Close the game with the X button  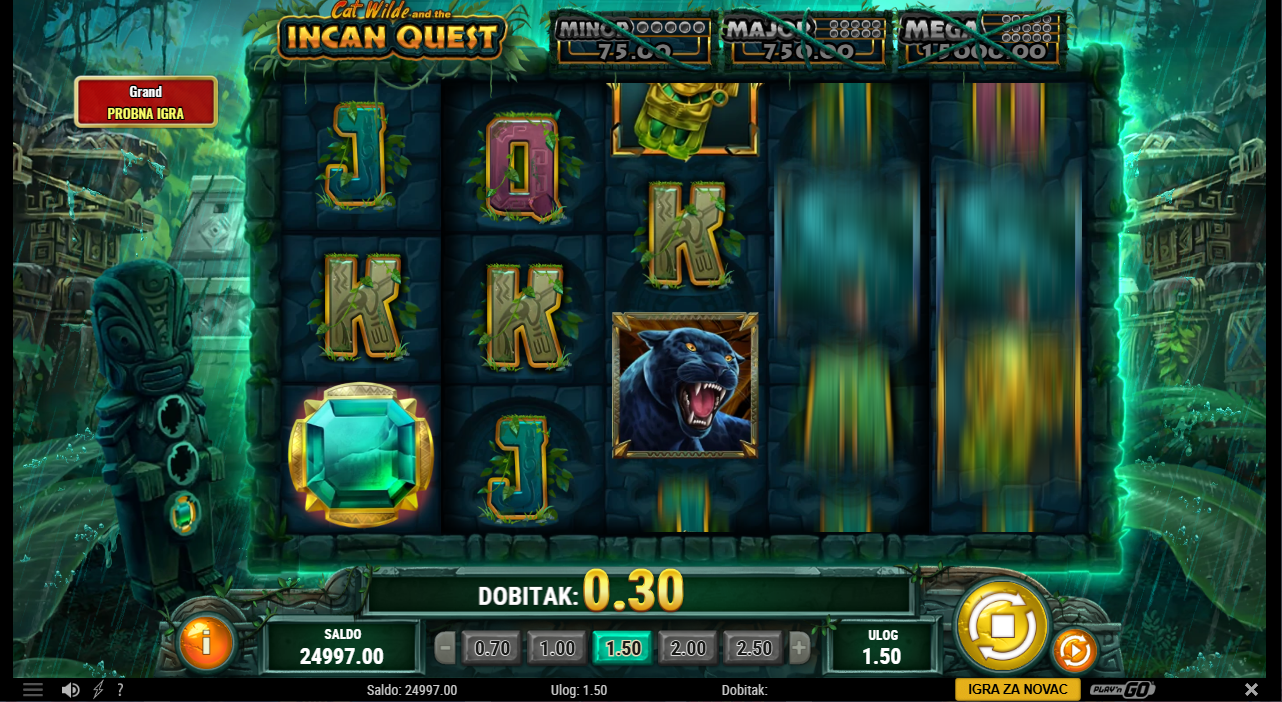tap(1251, 690)
